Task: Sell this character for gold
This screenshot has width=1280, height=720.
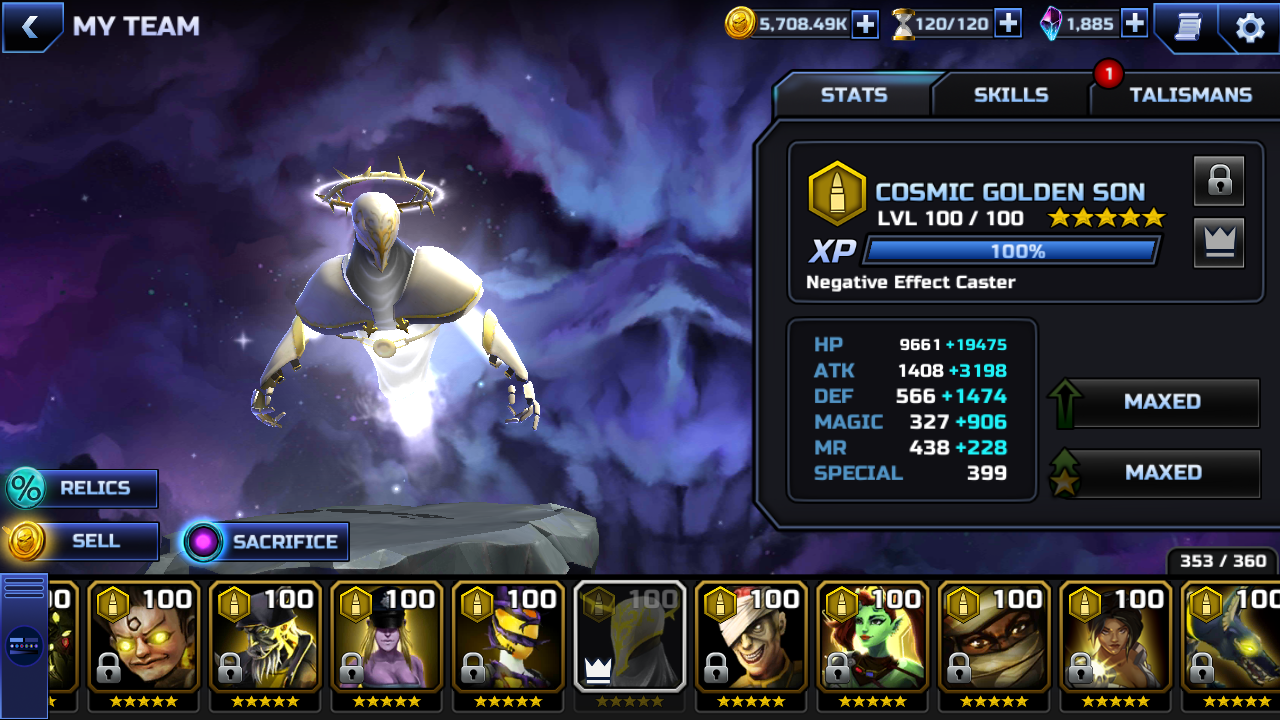Action: click(x=82, y=542)
